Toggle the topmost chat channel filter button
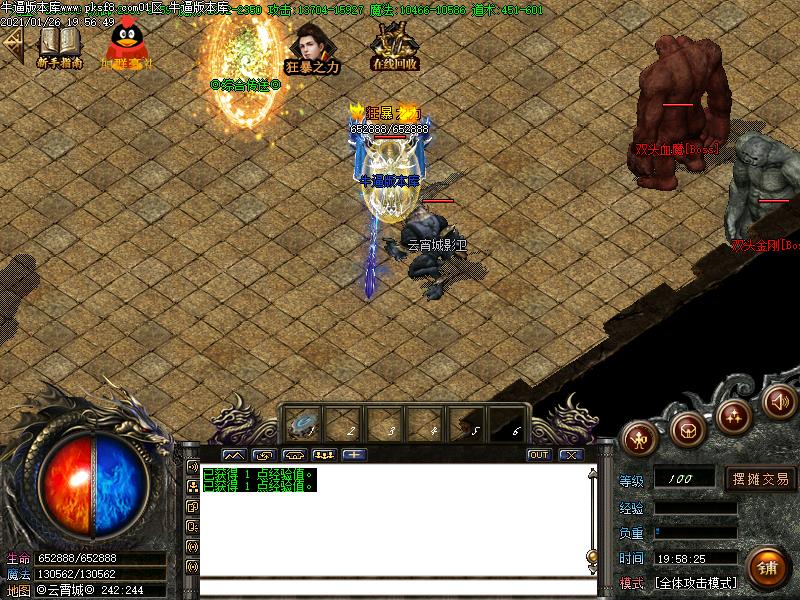This screenshot has width=800, height=600. 192,467
